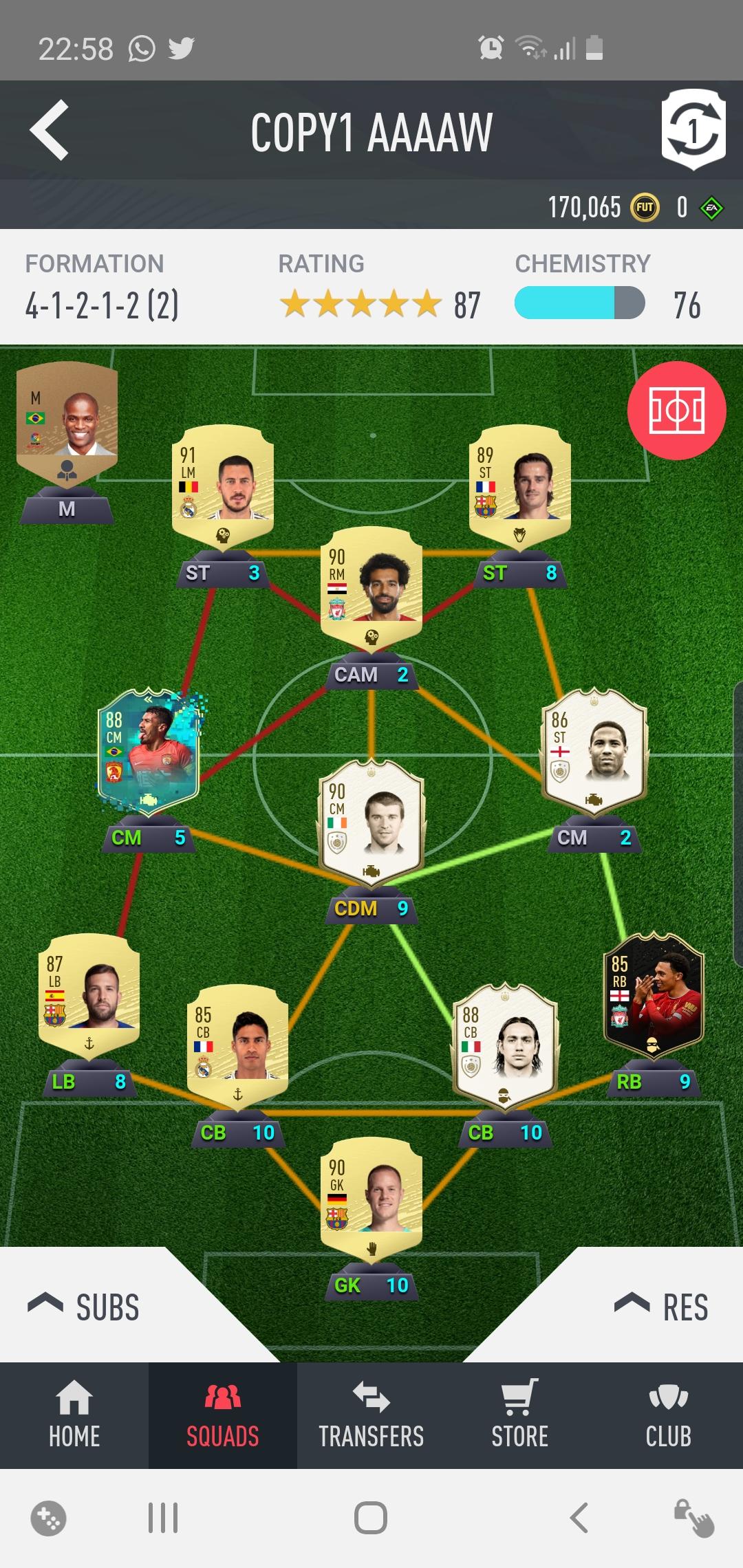
Task: Pick the 87-rated LB card
Action: pyautogui.click(x=89, y=994)
